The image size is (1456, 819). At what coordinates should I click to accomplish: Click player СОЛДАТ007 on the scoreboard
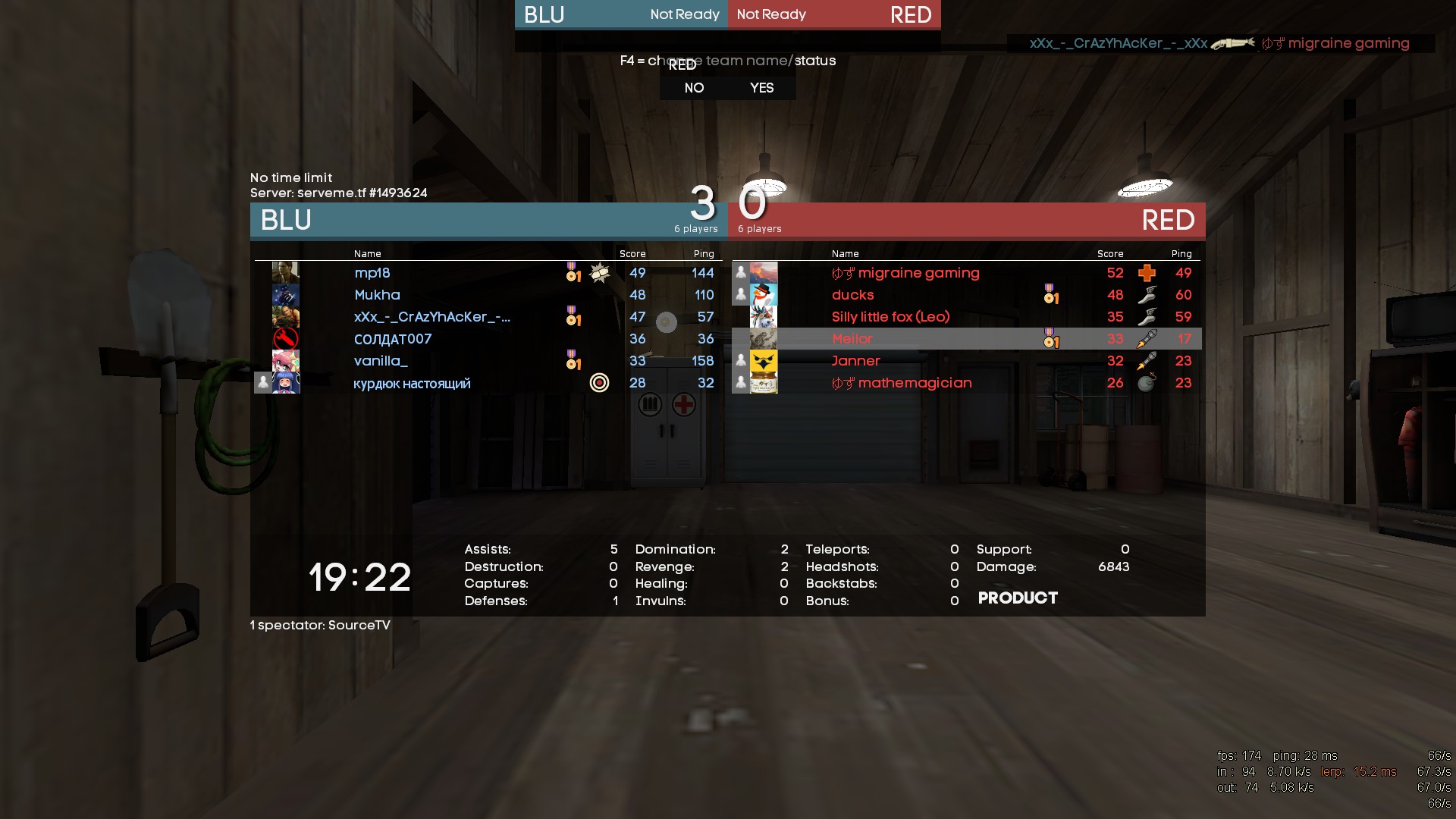point(392,339)
